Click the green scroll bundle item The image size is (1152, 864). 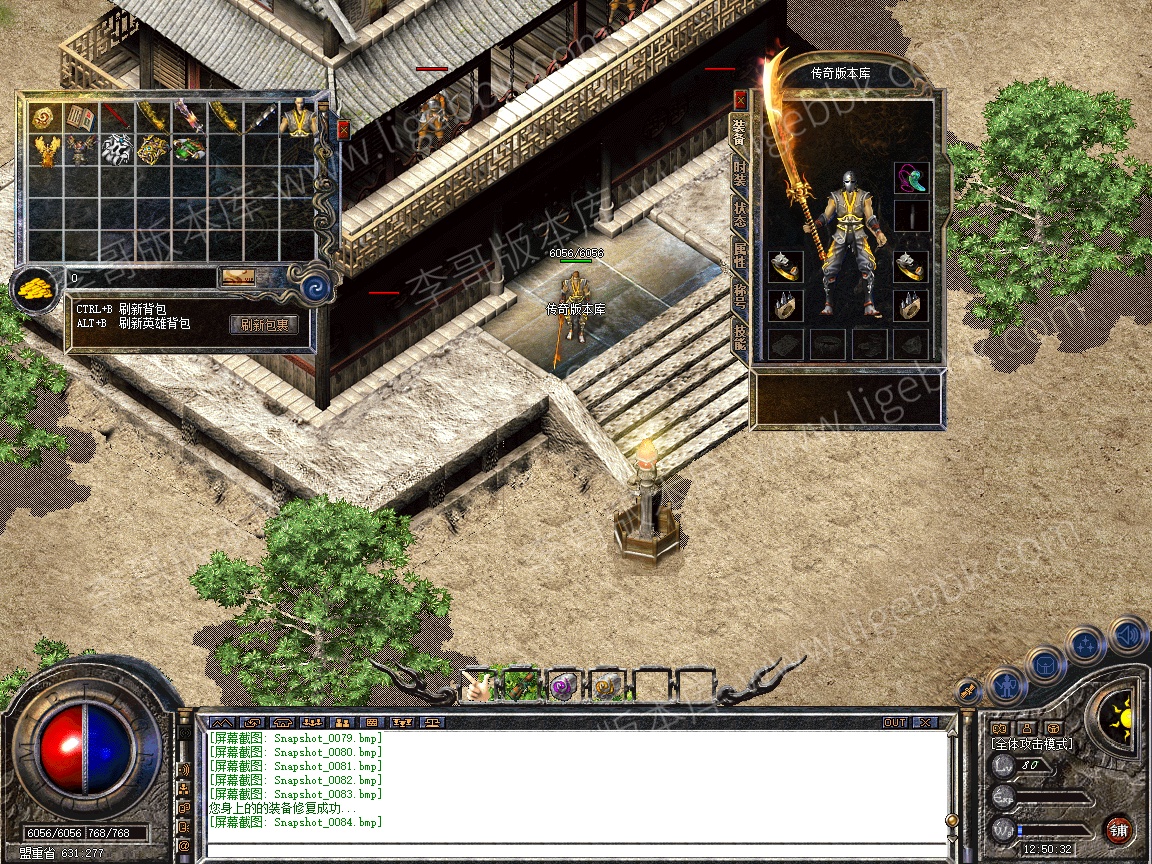point(189,150)
